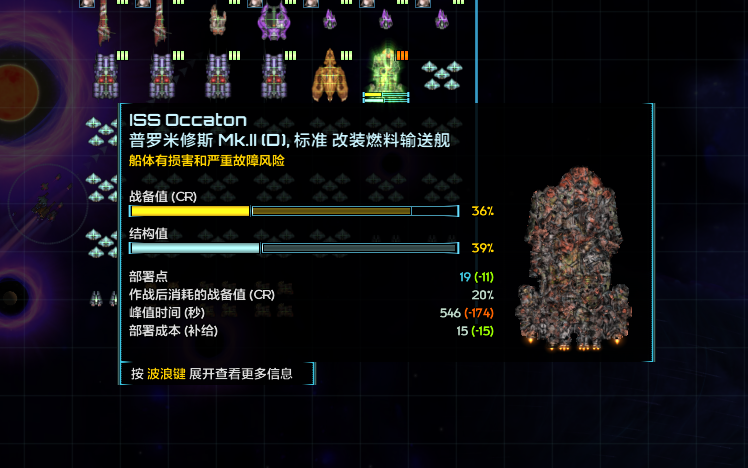Image resolution: width=748 pixels, height=468 pixels.
Task: Choose the large purple ship in the top row
Action: pos(273,20)
